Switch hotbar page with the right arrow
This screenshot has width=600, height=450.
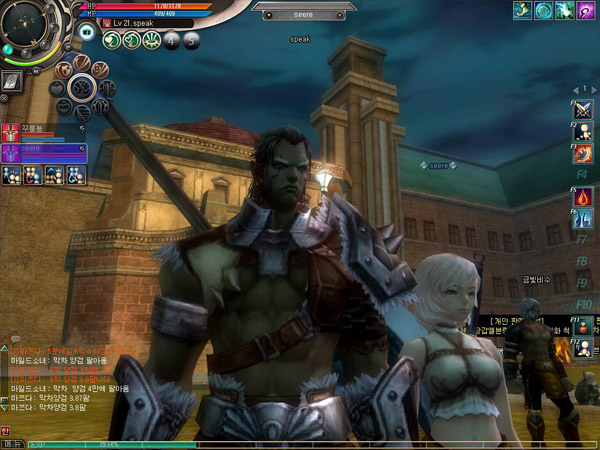coord(592,90)
